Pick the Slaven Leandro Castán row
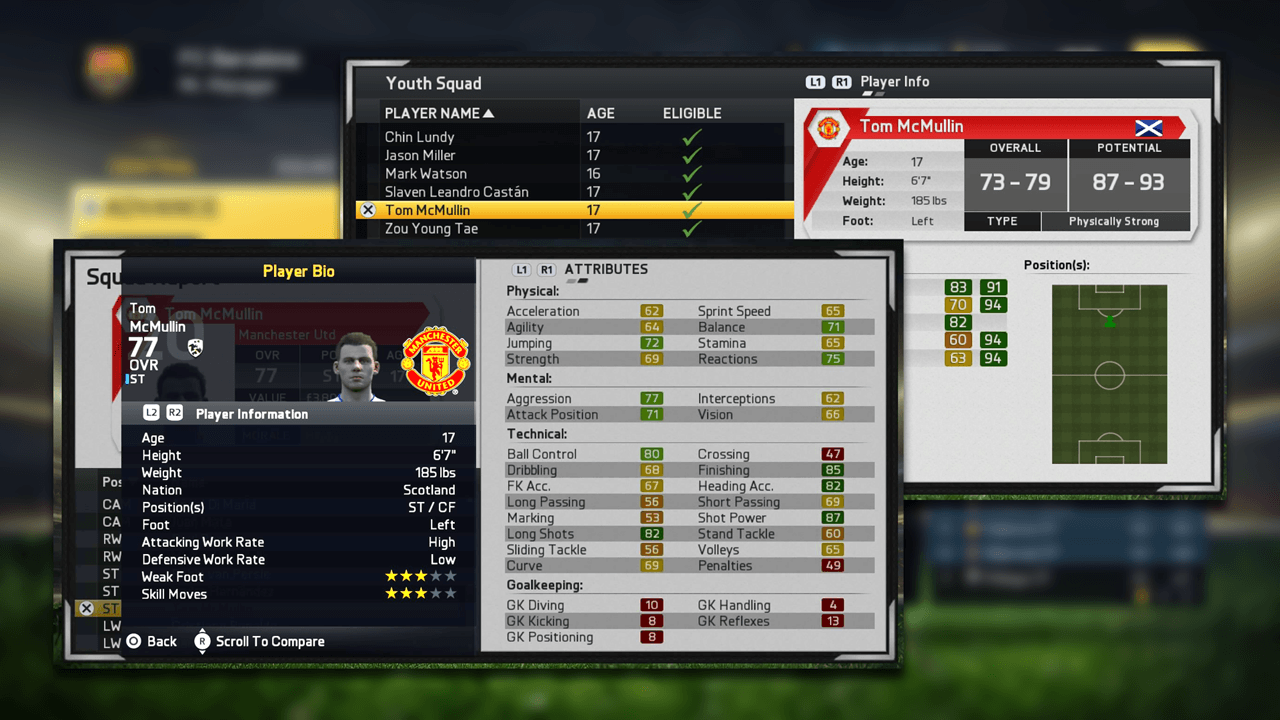Image resolution: width=1280 pixels, height=720 pixels. coord(456,191)
